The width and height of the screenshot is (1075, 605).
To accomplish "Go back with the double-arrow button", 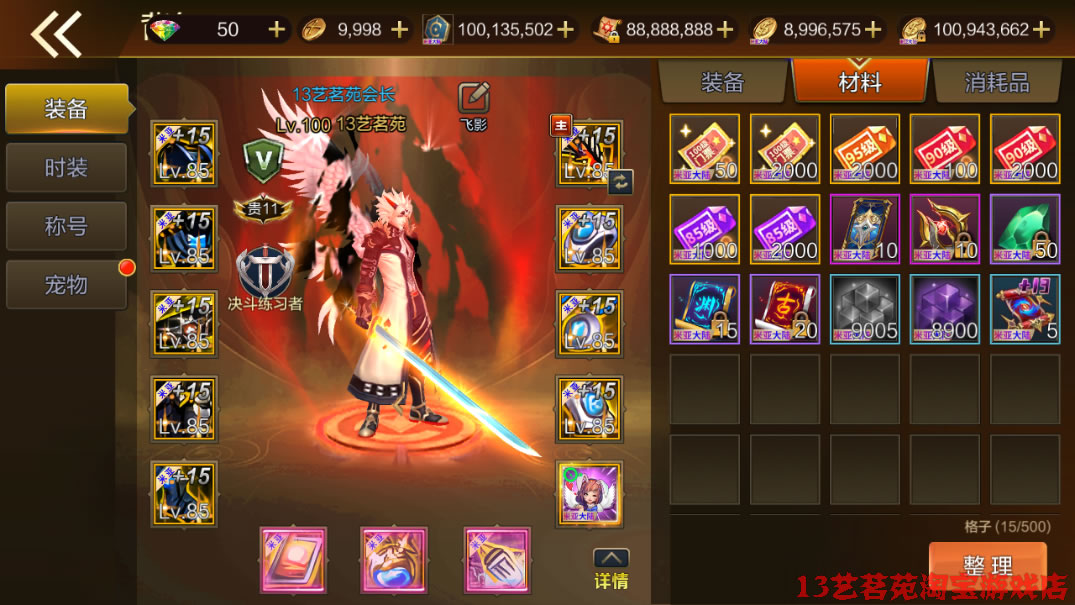I will click(x=56, y=34).
